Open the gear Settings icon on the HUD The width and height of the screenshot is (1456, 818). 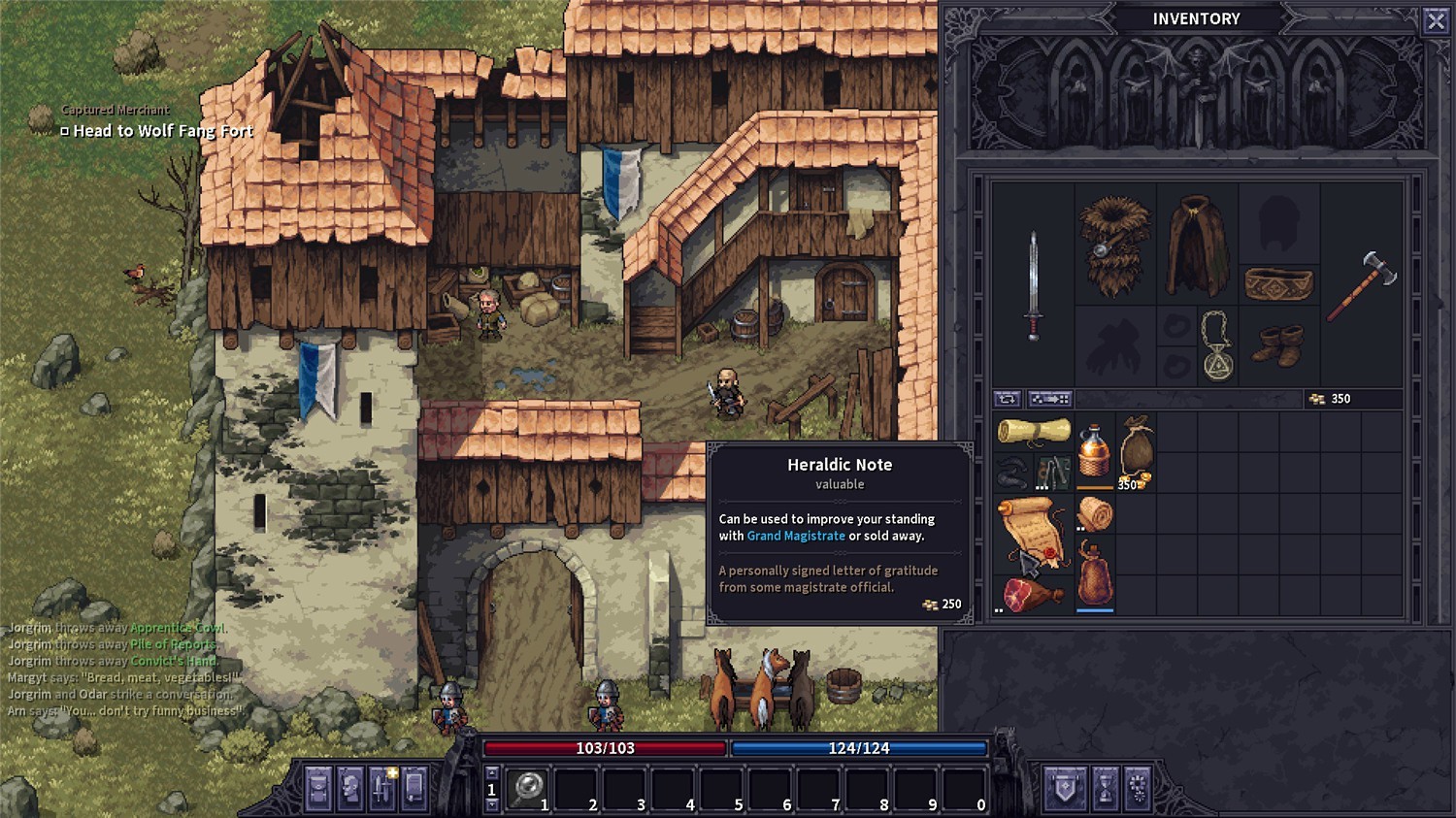click(1138, 788)
